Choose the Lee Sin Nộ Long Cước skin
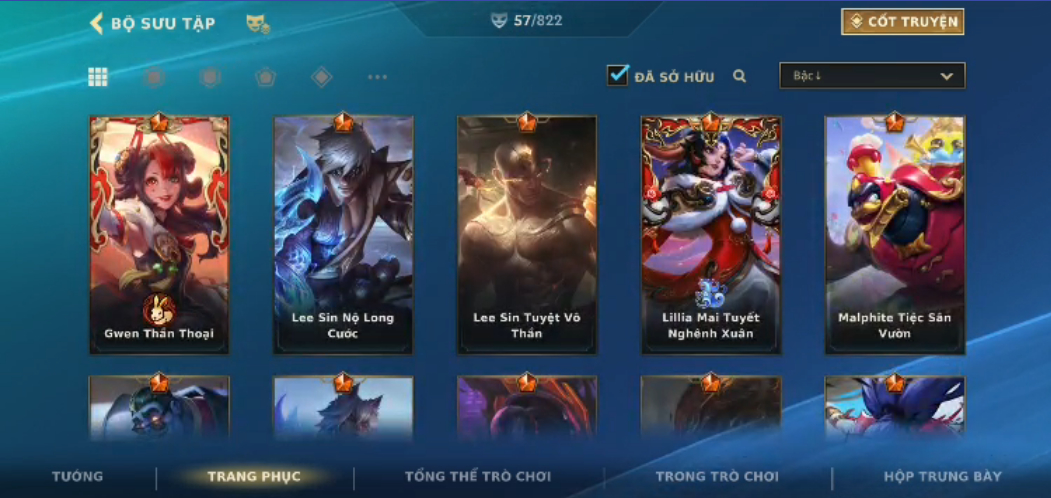The height and width of the screenshot is (498, 1051). 343,235
